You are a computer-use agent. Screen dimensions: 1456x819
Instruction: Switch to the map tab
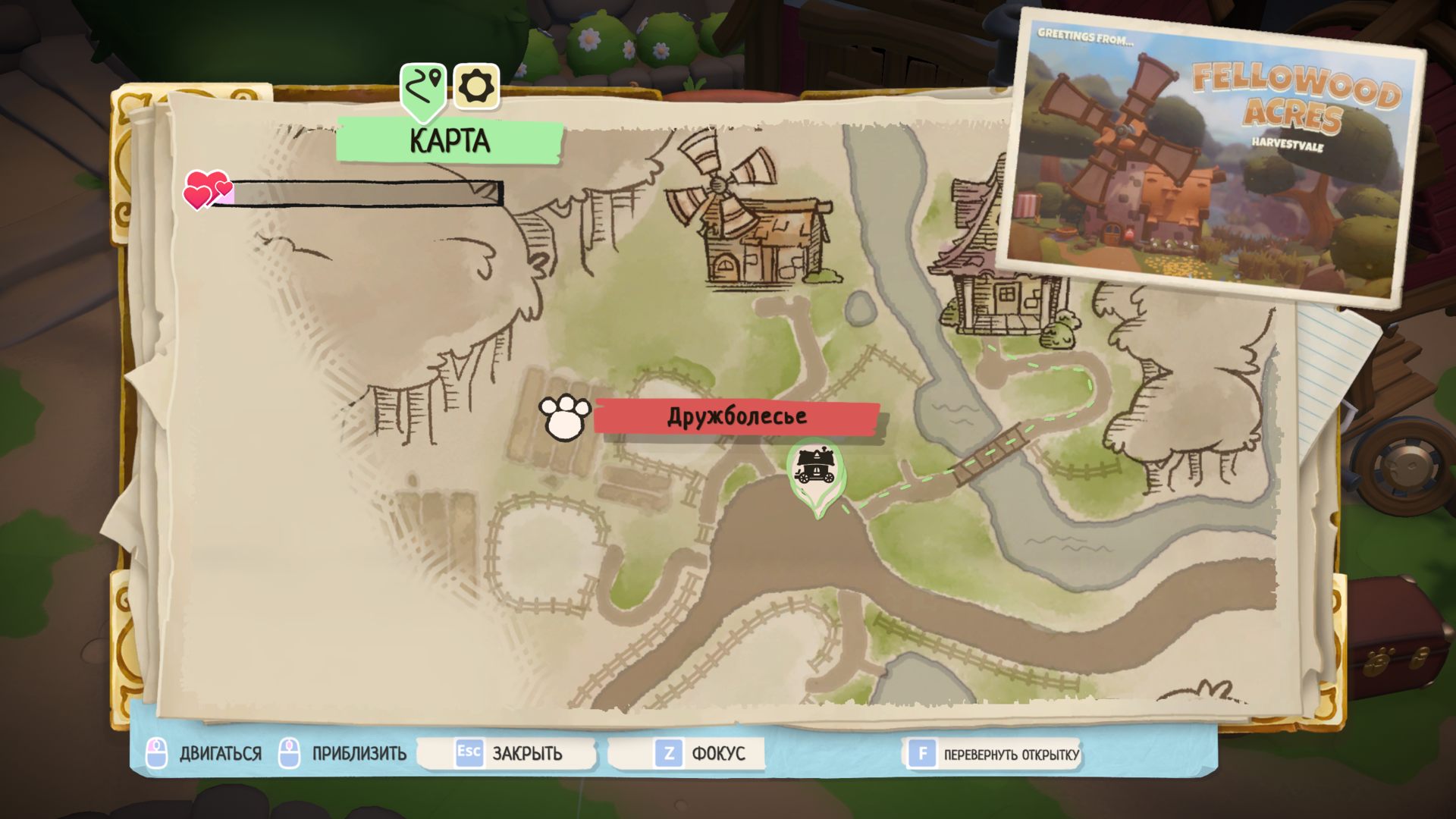(423, 89)
